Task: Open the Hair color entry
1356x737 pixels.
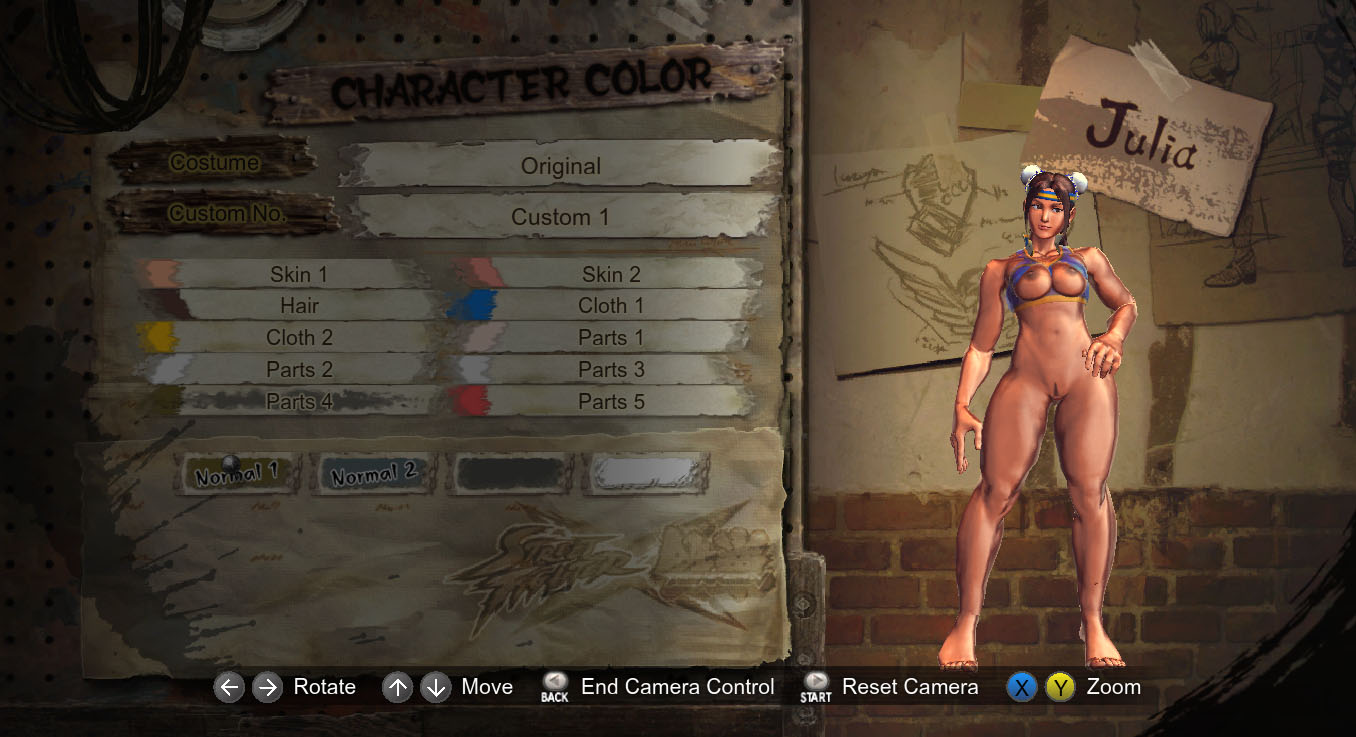Action: (x=298, y=306)
